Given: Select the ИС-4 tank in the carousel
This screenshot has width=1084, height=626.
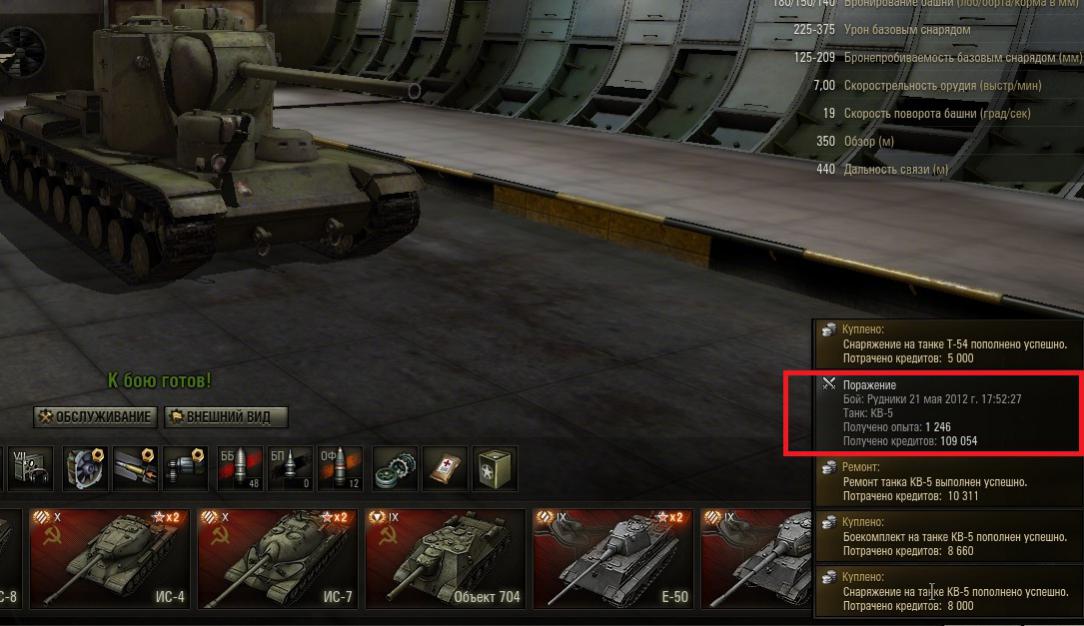Looking at the screenshot, I should click(109, 561).
